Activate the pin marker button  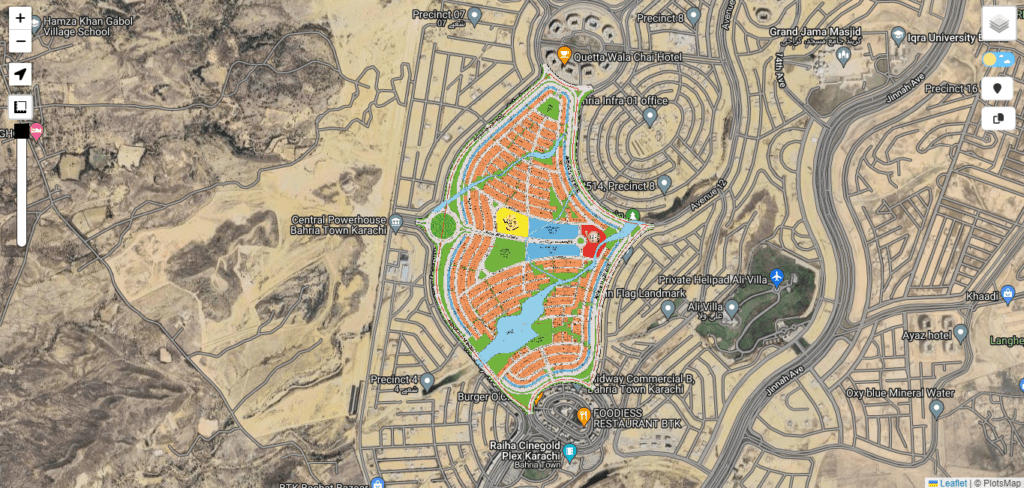point(997,88)
